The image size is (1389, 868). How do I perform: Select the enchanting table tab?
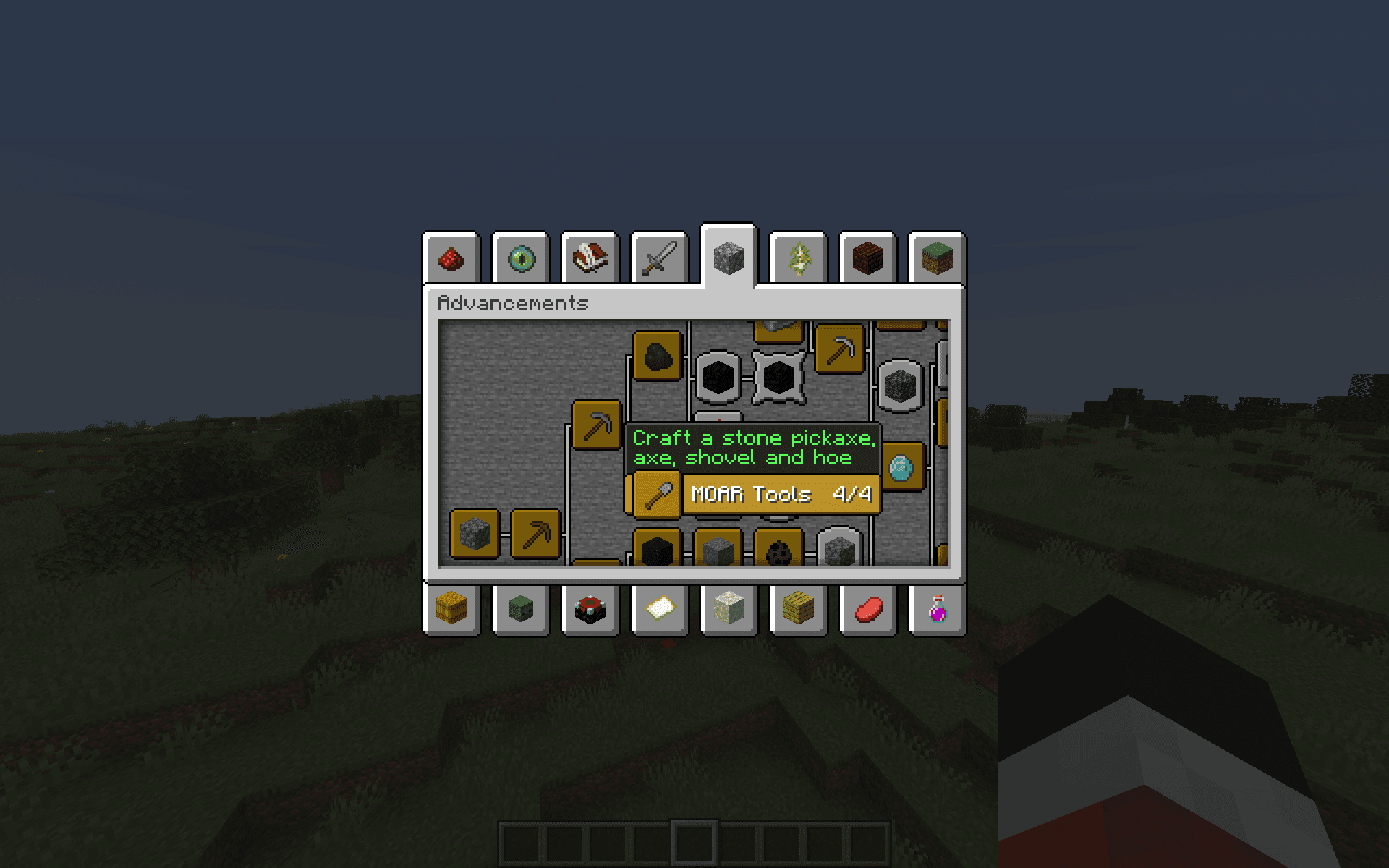(x=590, y=609)
